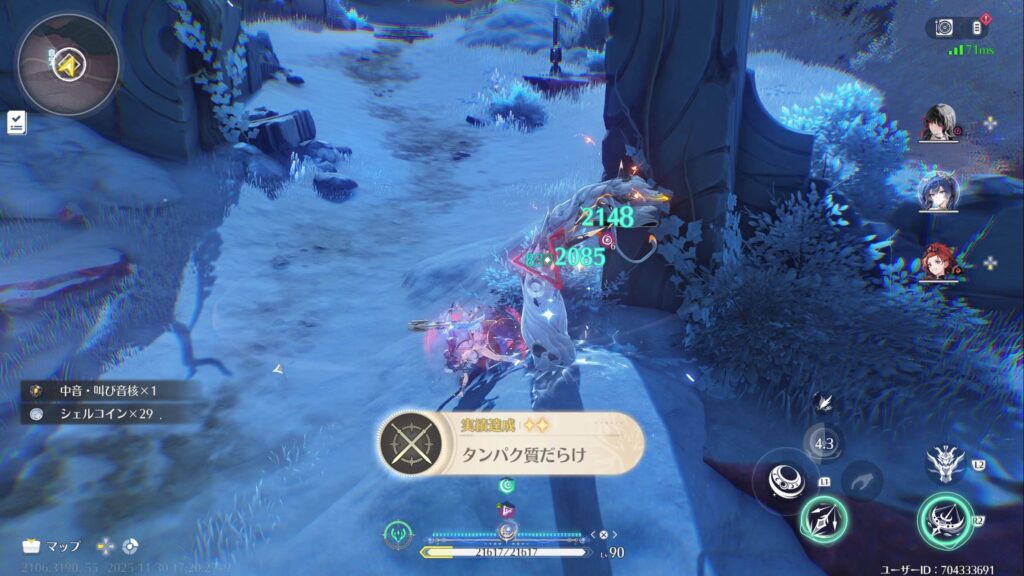Switch to the red-haired party member
Image resolution: width=1024 pixels, height=576 pixels.
point(938,262)
